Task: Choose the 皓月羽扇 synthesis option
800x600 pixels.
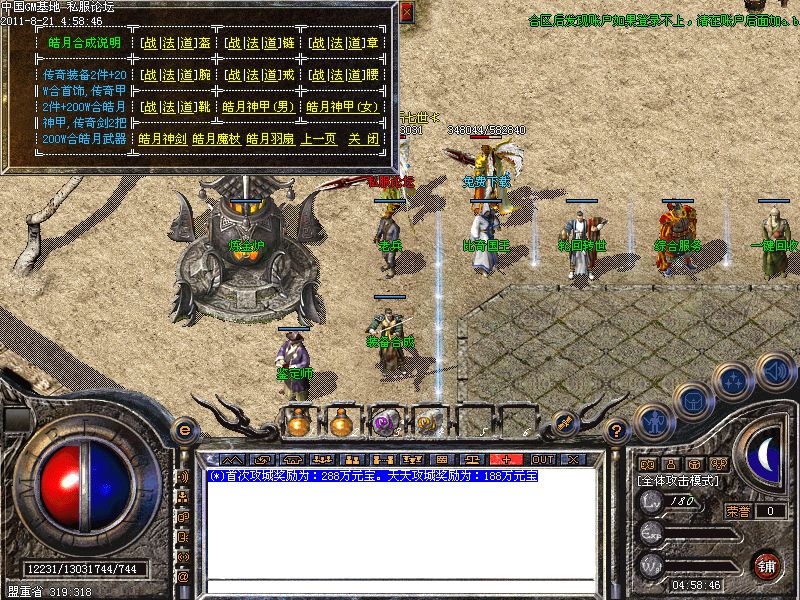Action: (x=269, y=139)
